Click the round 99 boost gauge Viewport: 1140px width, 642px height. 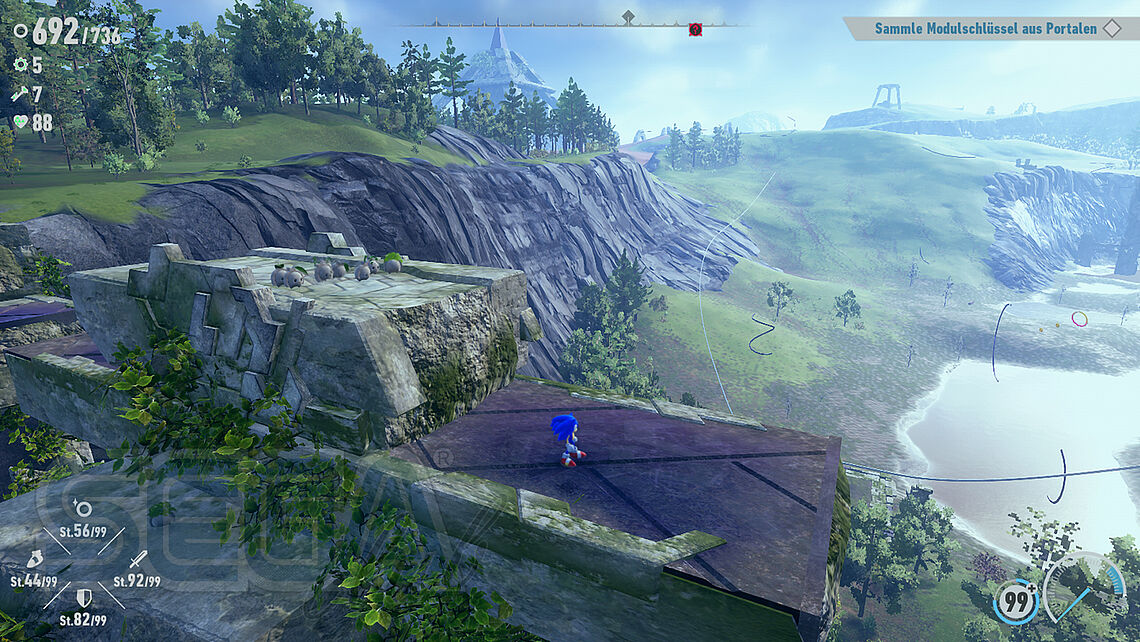click(x=1015, y=602)
